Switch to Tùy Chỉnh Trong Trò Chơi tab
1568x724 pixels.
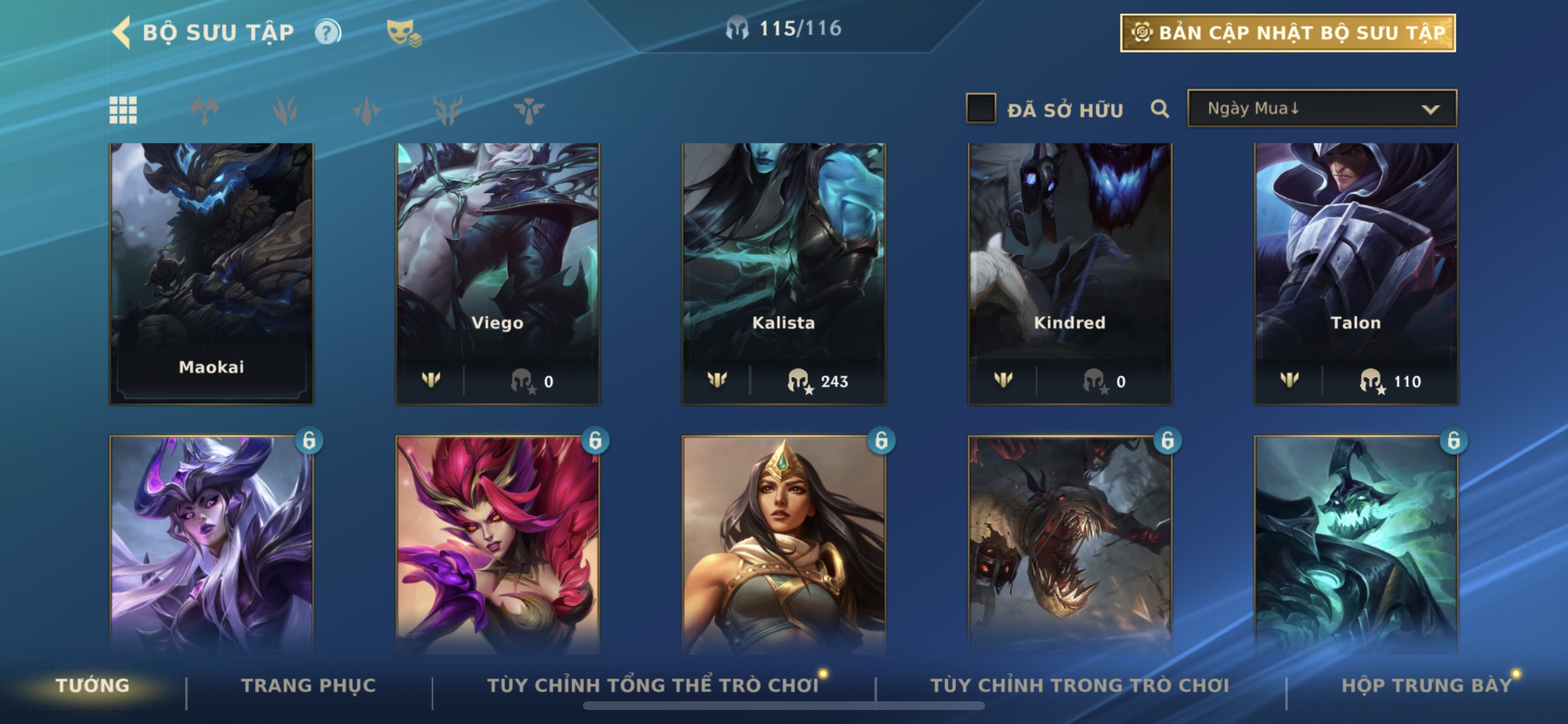(x=1079, y=686)
